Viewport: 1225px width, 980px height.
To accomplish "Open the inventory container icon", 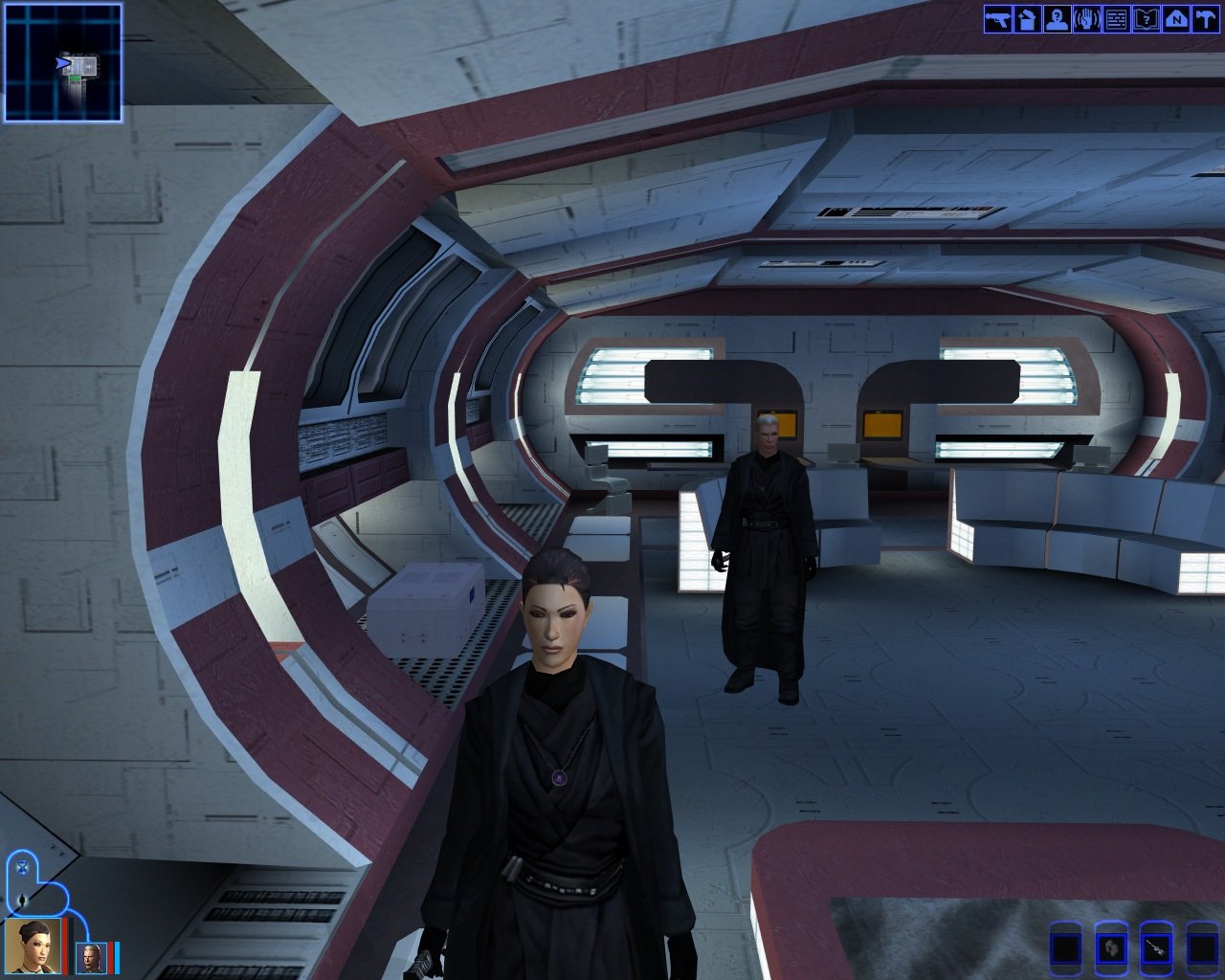I will point(1028,19).
